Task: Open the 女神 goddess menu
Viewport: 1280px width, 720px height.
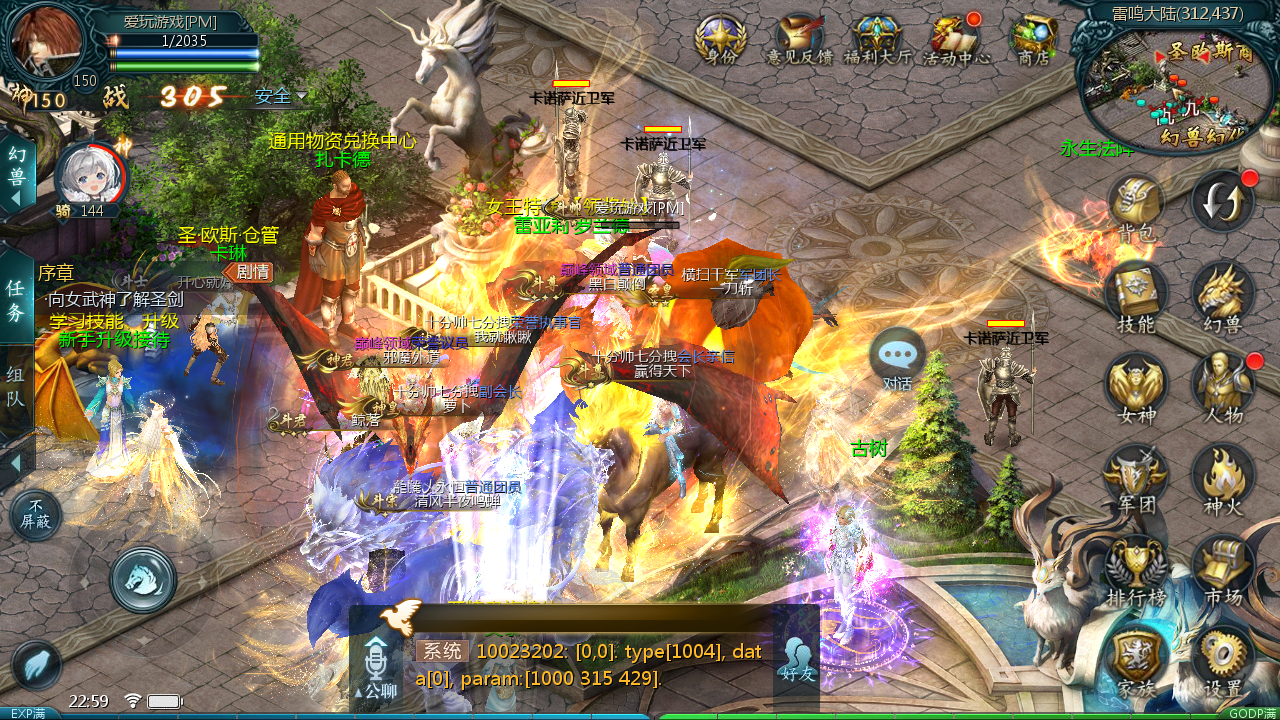Action: (x=1136, y=387)
